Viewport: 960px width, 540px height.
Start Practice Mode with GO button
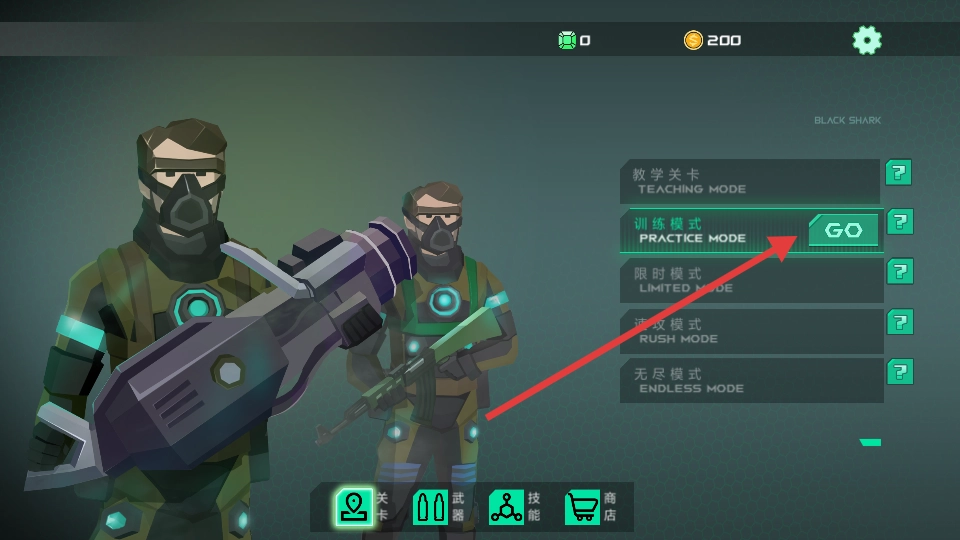(843, 231)
